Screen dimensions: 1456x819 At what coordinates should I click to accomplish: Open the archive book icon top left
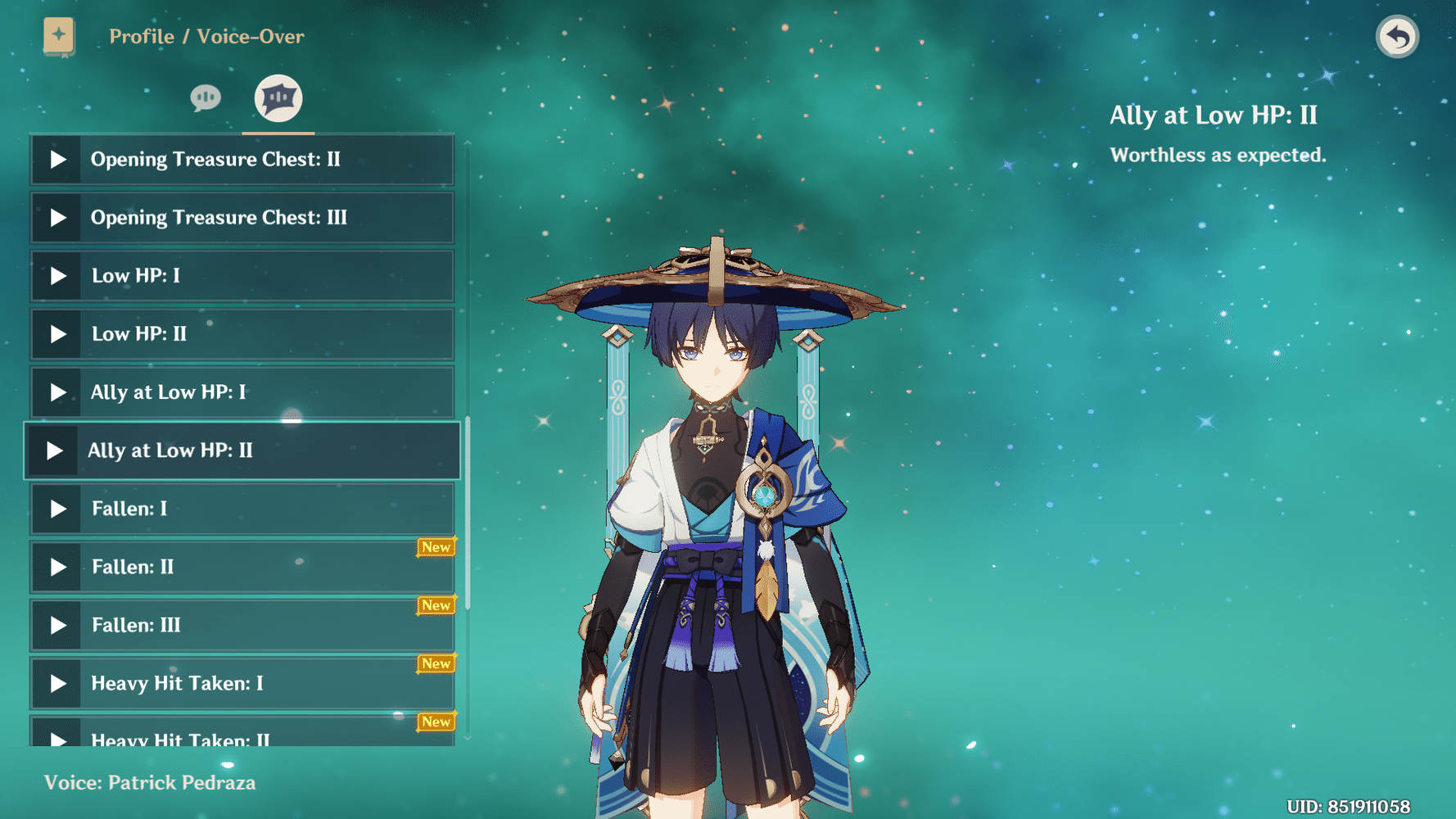pyautogui.click(x=57, y=35)
